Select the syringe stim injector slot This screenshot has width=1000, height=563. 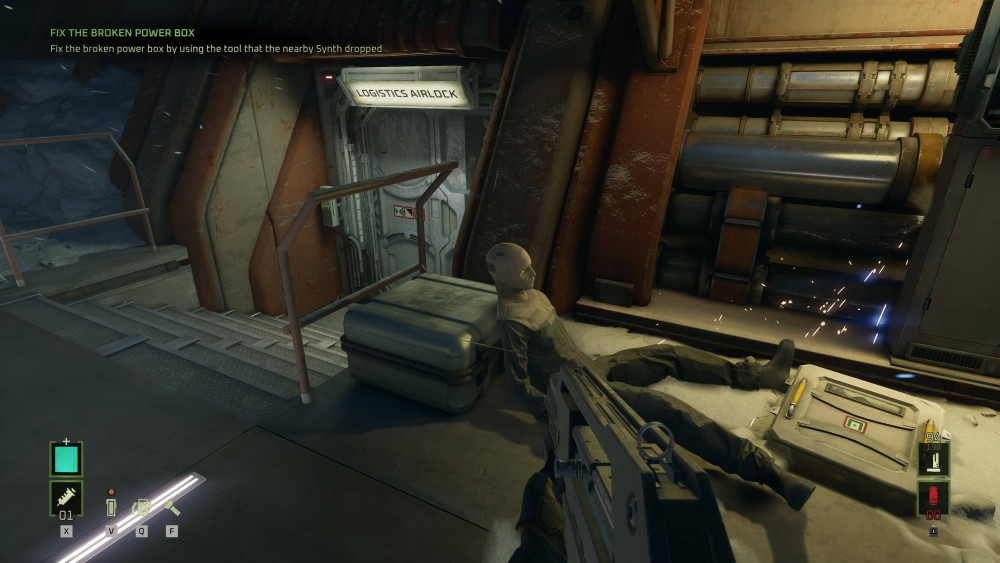pyautogui.click(x=66, y=498)
